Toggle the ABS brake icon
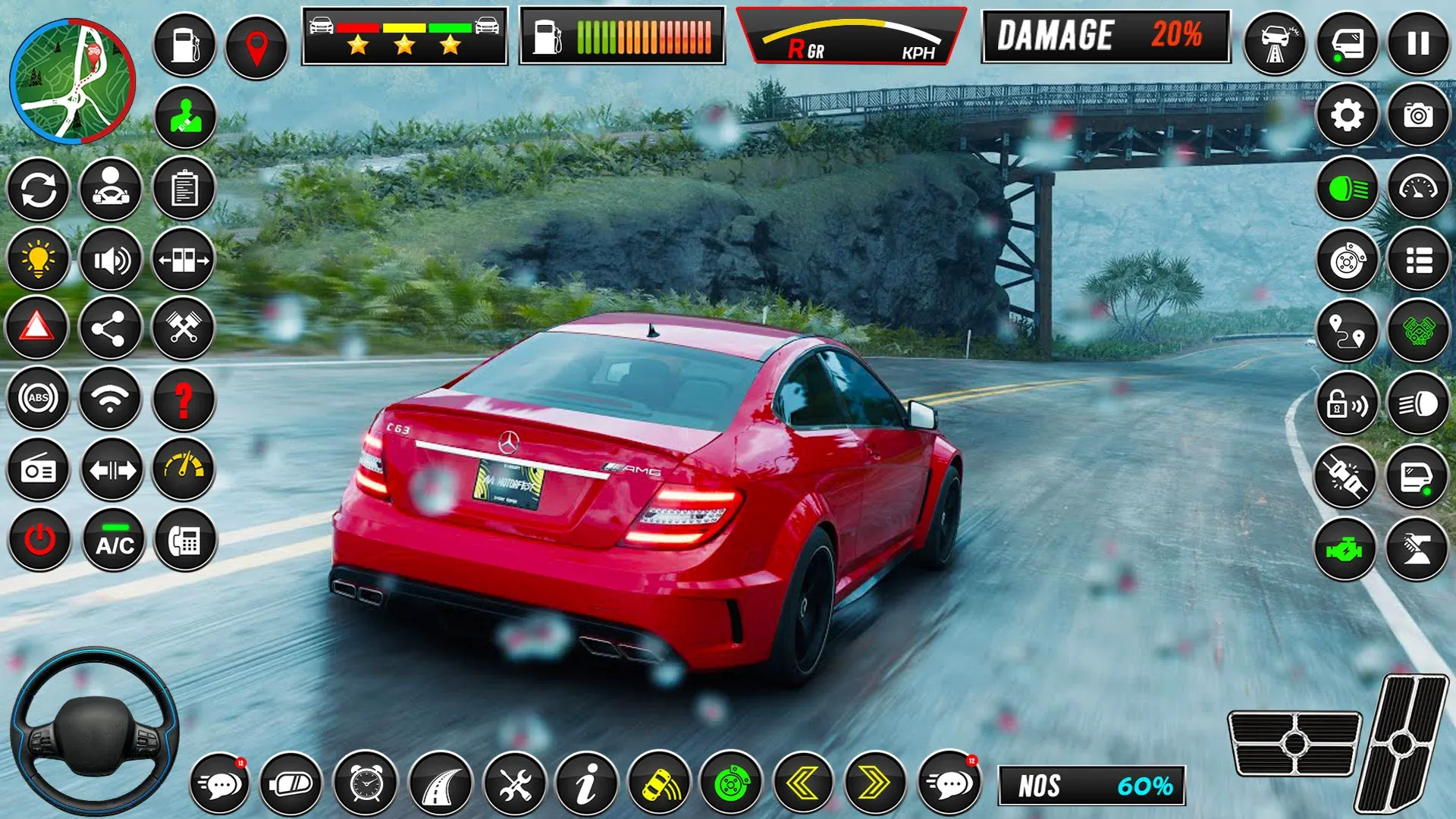 38,398
